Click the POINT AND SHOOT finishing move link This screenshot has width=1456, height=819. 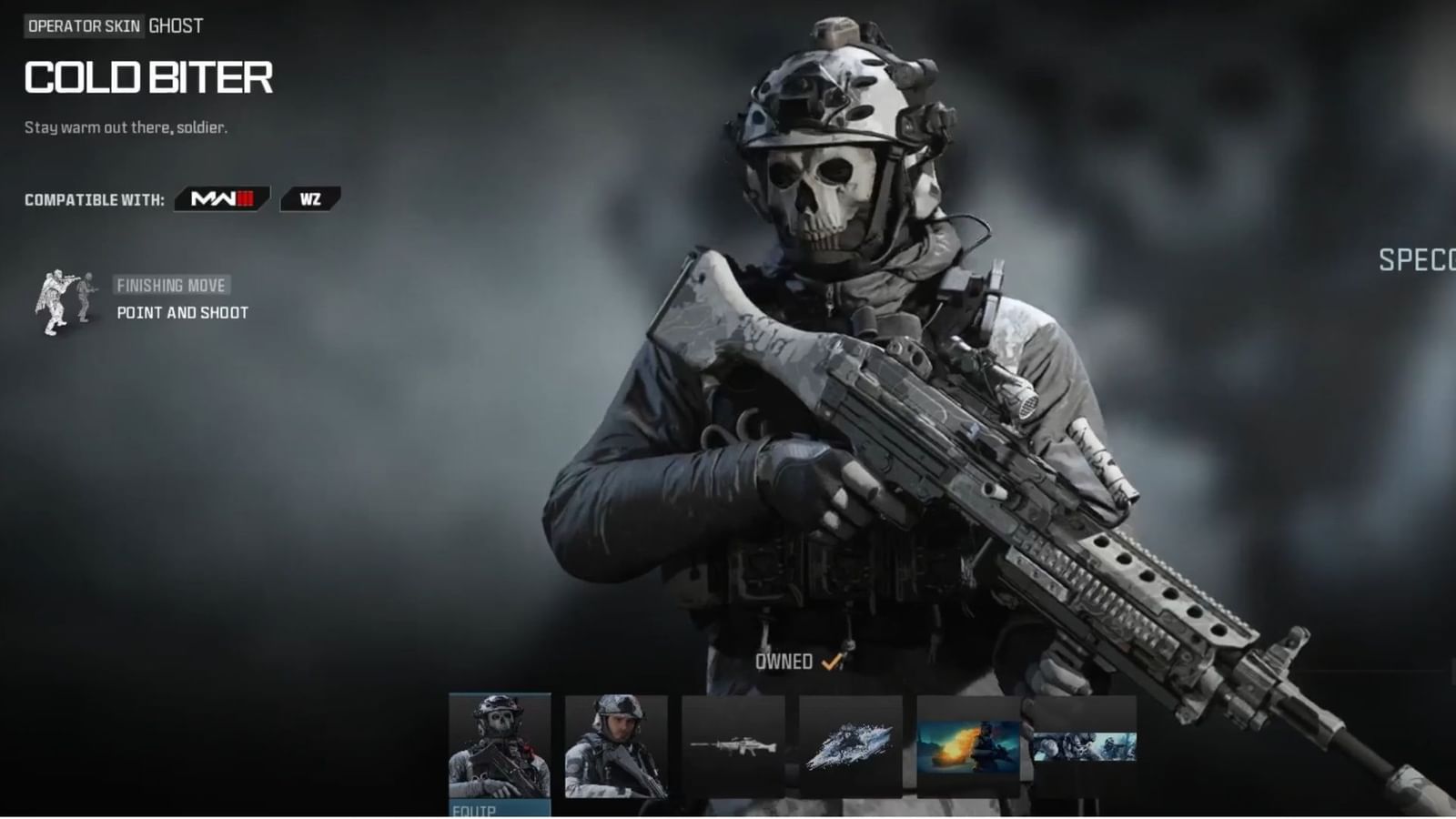(x=181, y=311)
